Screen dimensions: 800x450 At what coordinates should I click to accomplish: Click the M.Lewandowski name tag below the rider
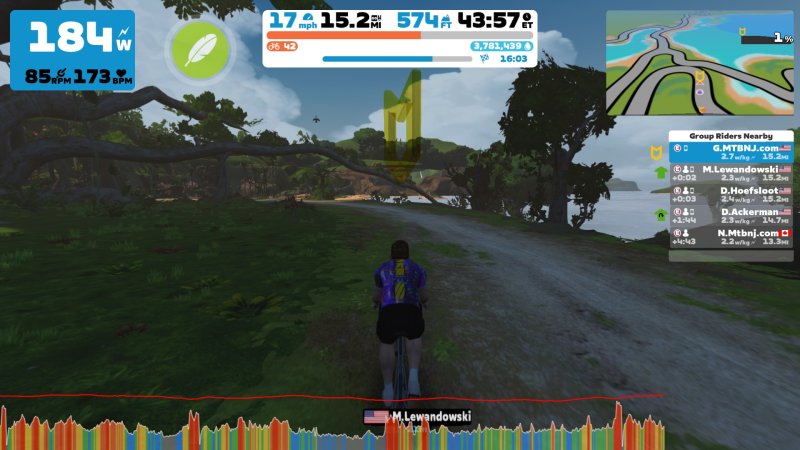[417, 416]
